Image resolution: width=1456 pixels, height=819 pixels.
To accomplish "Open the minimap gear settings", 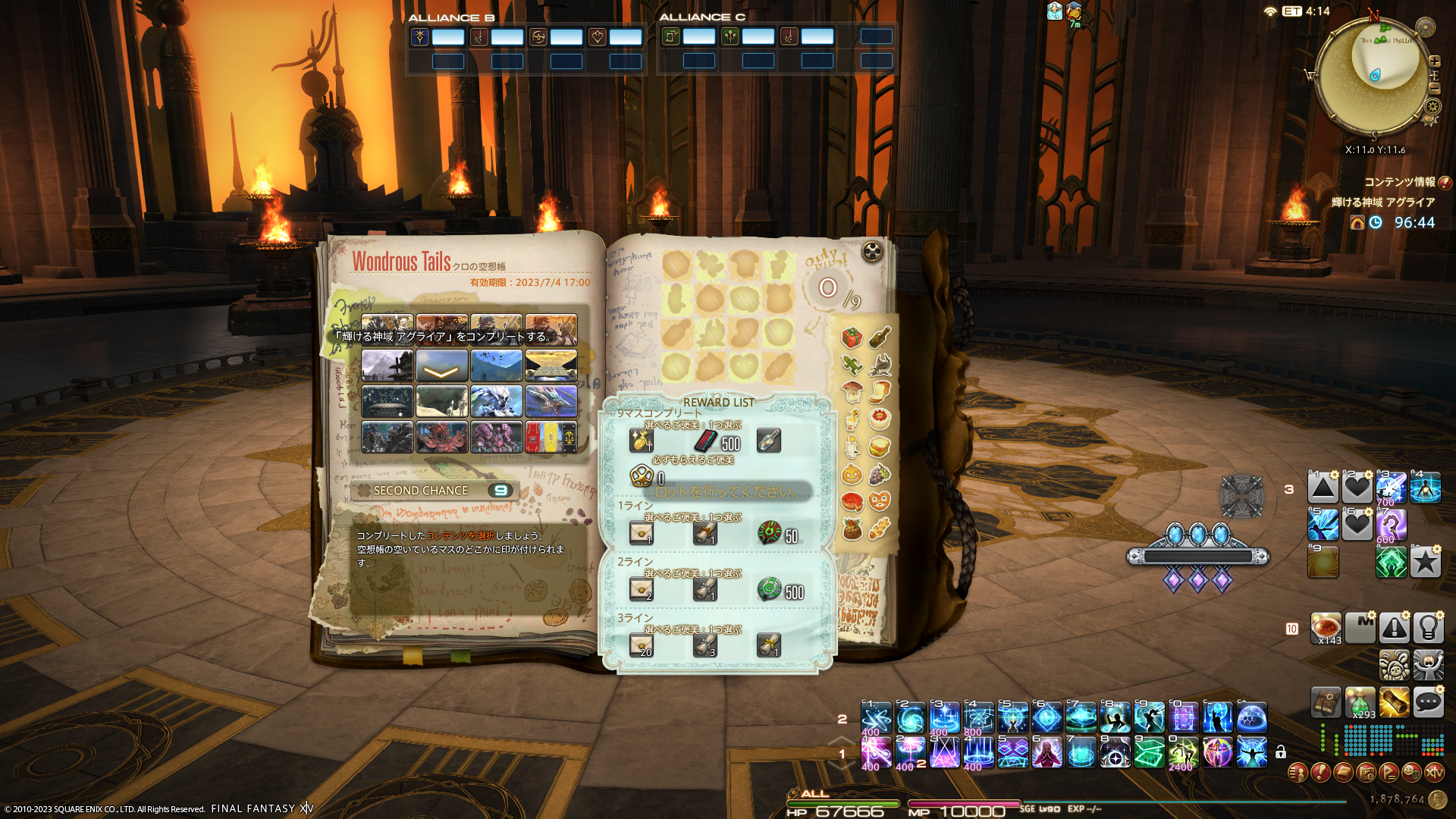I will click(1432, 107).
